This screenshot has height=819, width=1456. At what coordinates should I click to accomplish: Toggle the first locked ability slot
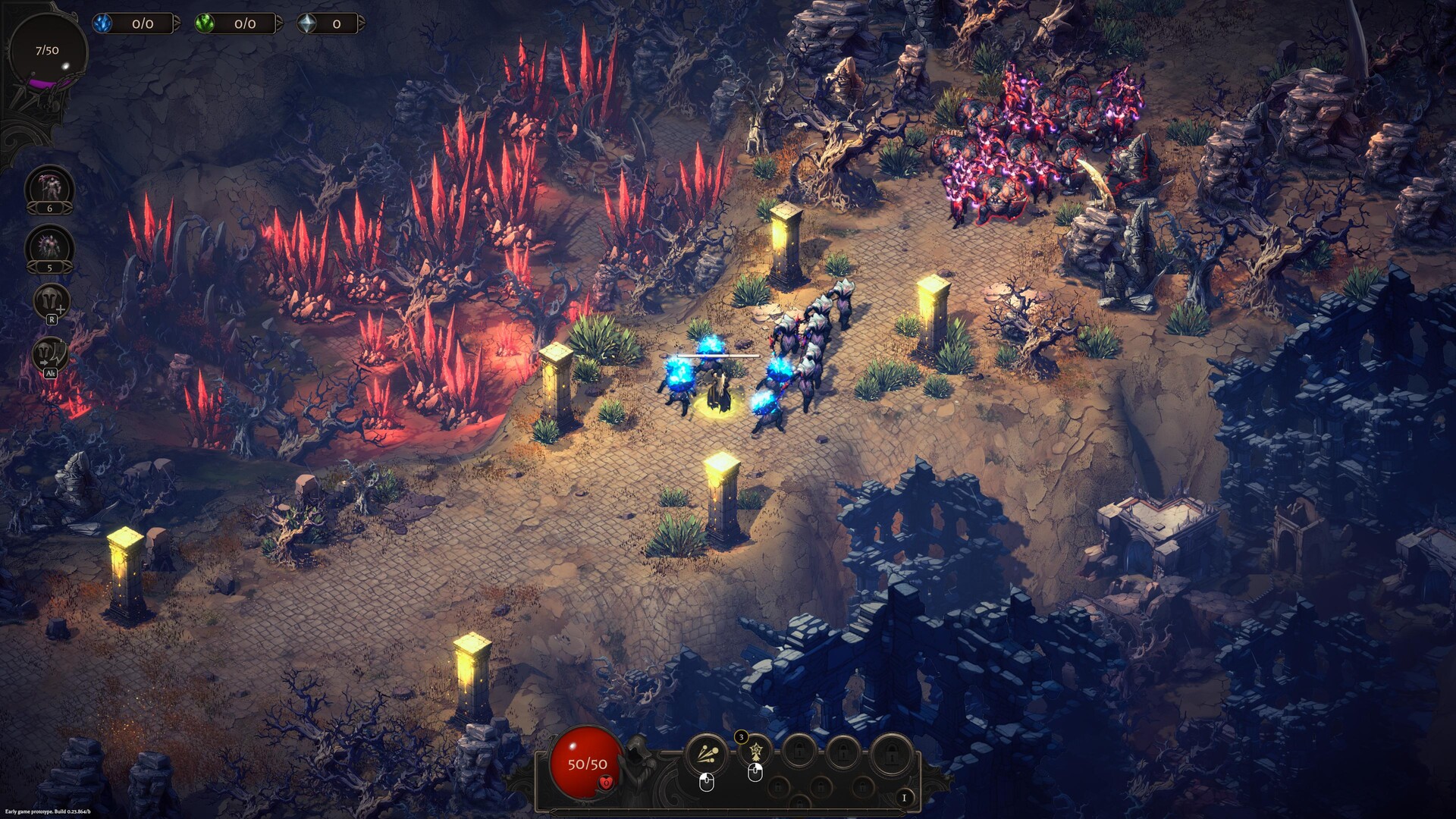pos(799,752)
